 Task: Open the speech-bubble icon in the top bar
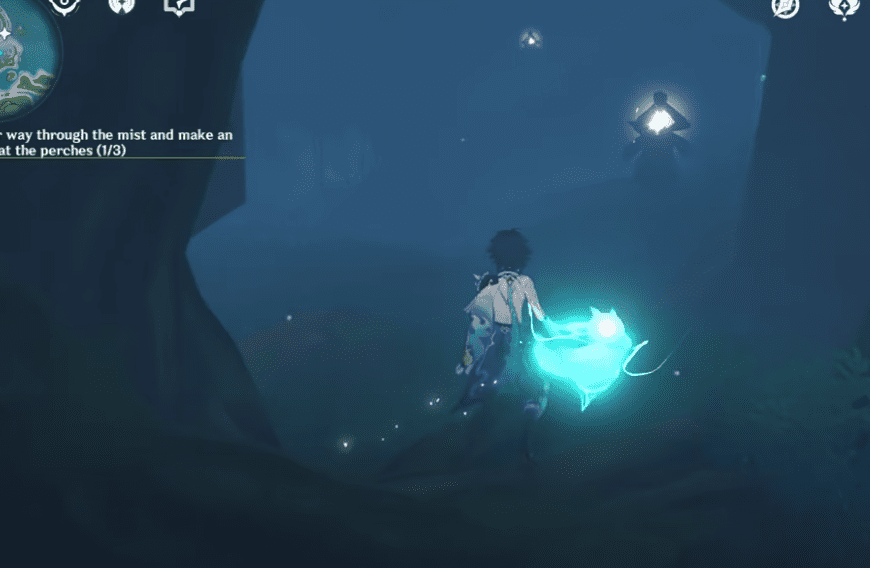178,7
